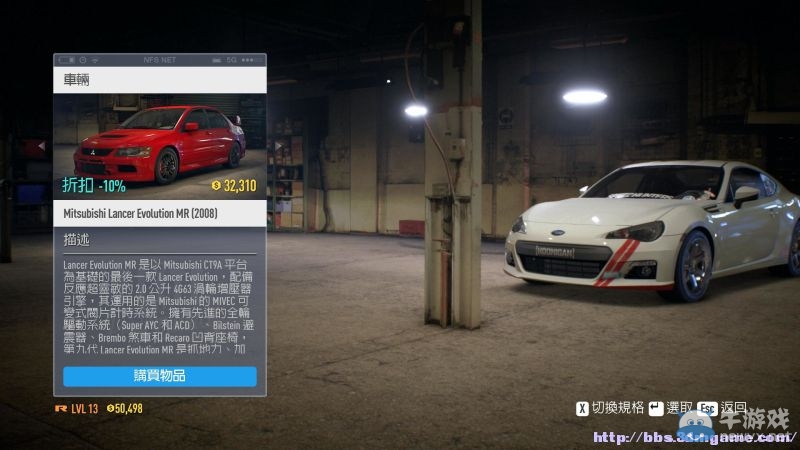The width and height of the screenshot is (800, 450).
Task: Show the next vehicle with the right arrow
Action: point(279,146)
